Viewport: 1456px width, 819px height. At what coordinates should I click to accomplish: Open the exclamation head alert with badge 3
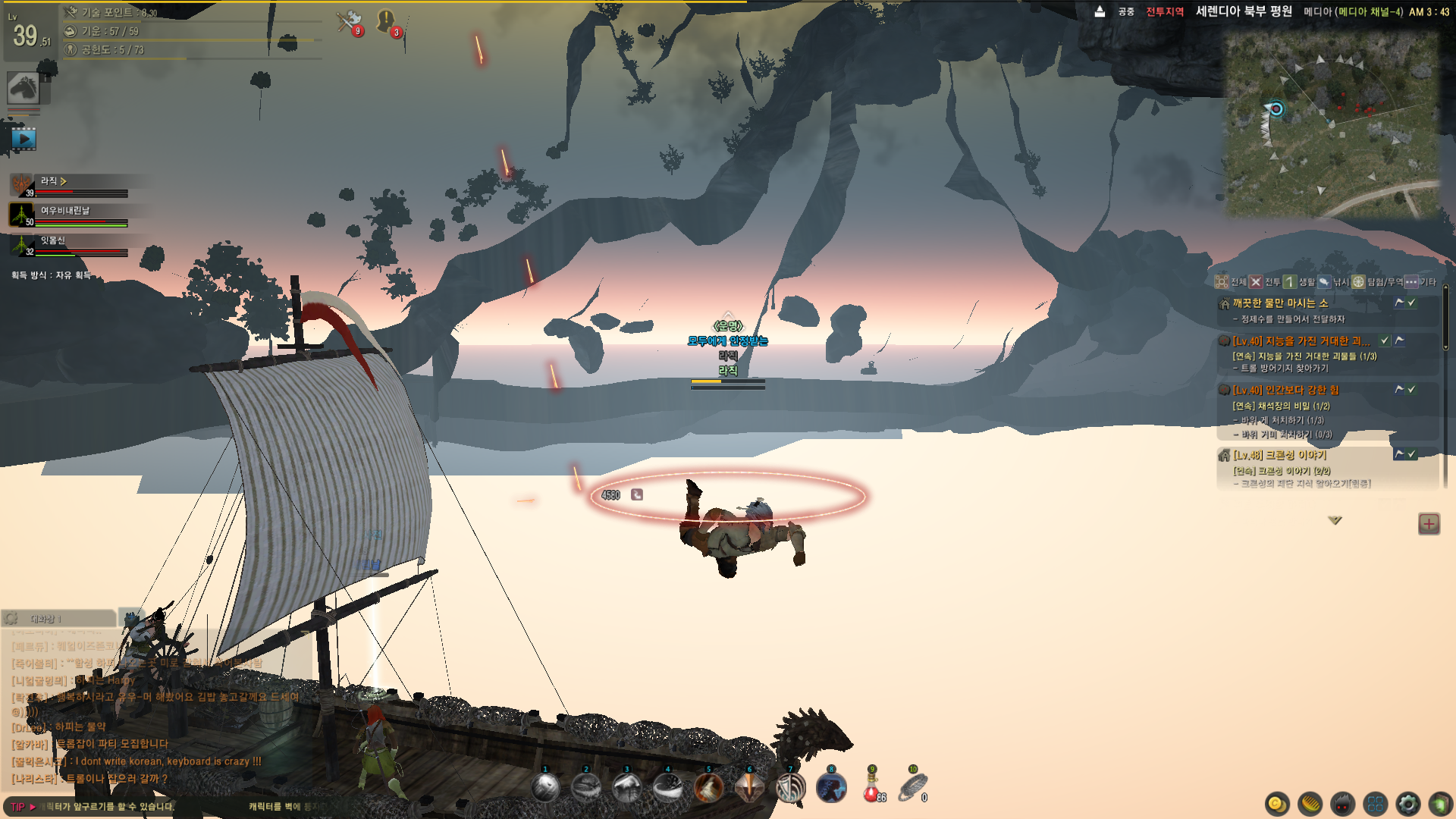tap(387, 21)
